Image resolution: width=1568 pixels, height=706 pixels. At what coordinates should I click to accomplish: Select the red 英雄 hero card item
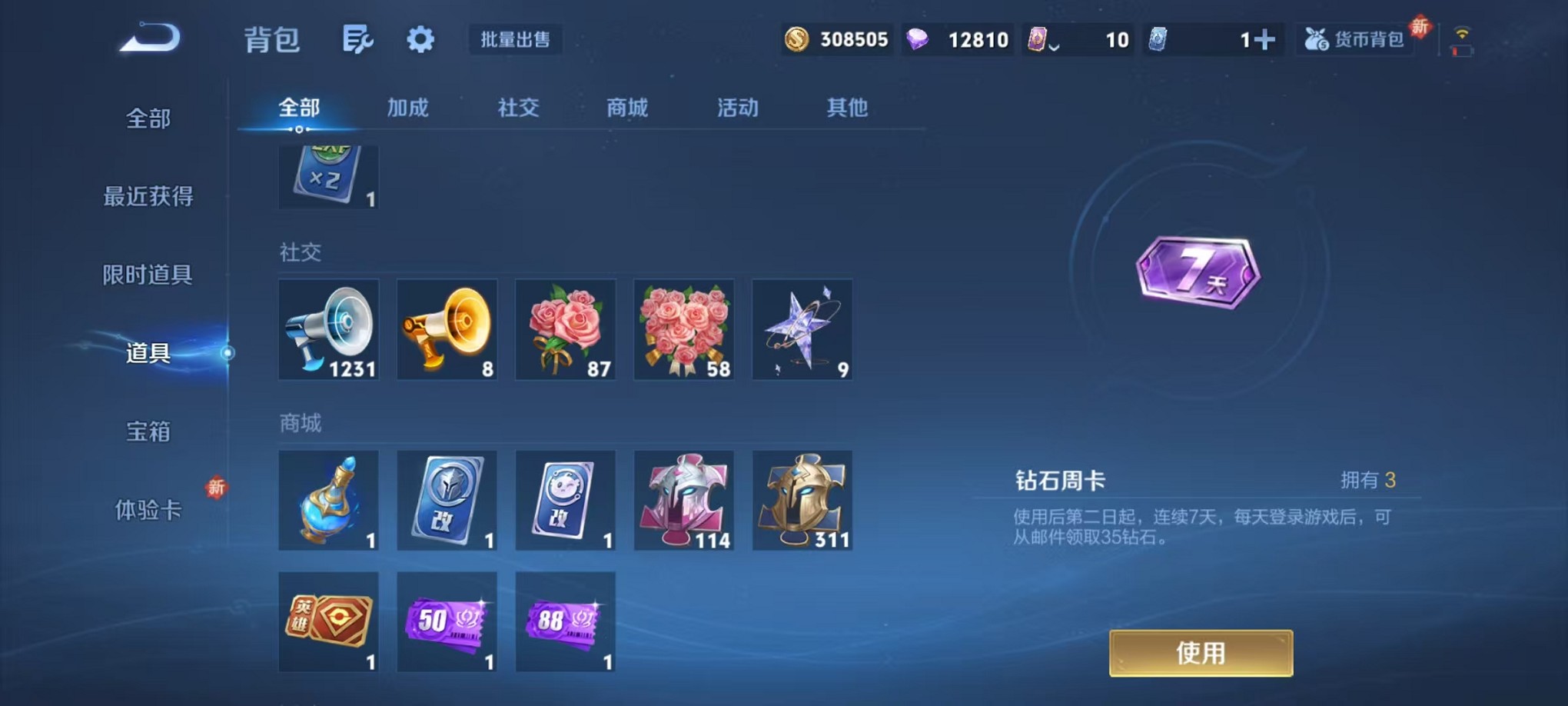pos(328,621)
